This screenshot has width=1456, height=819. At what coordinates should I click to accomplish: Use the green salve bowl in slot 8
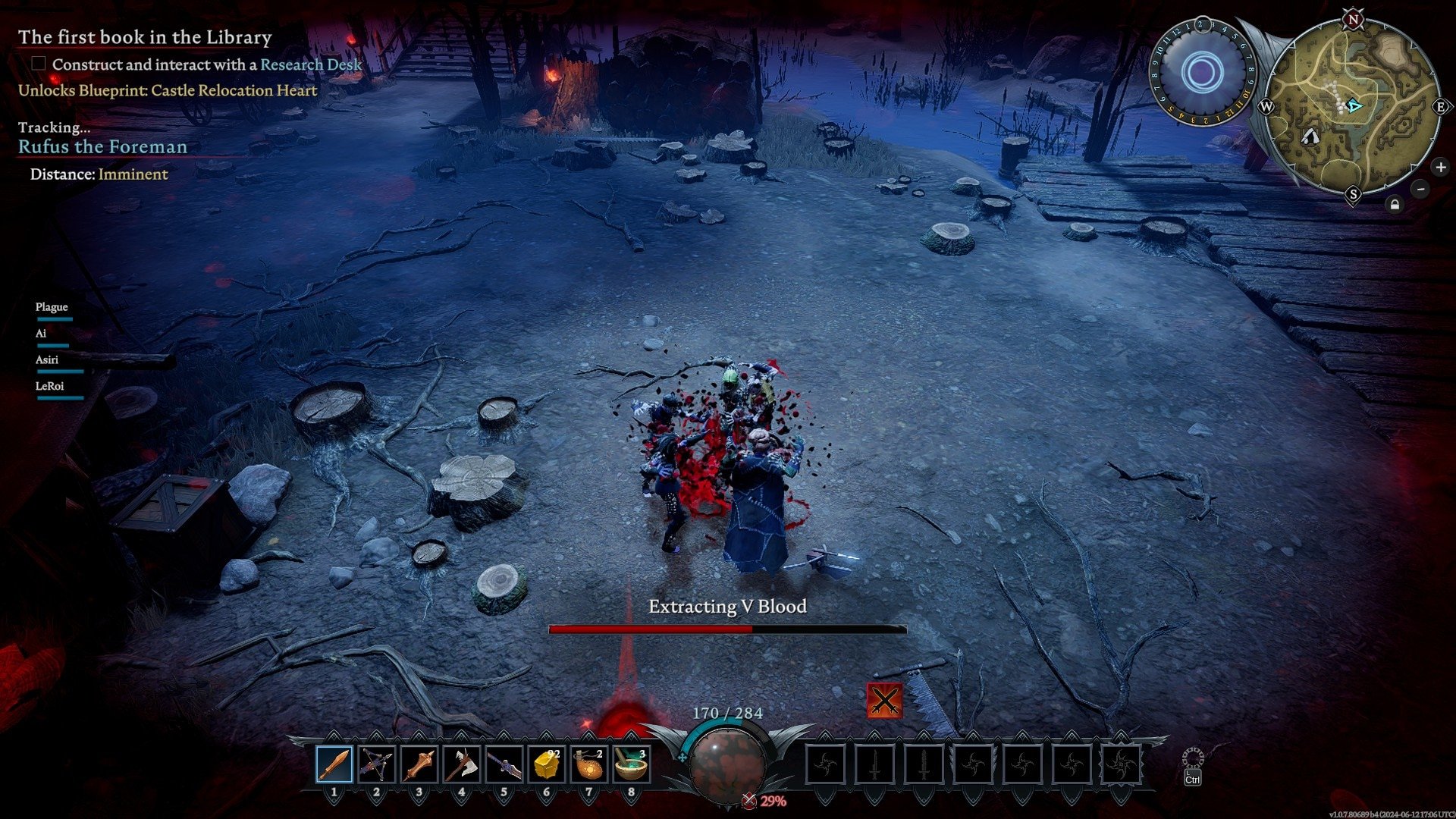pos(631,764)
